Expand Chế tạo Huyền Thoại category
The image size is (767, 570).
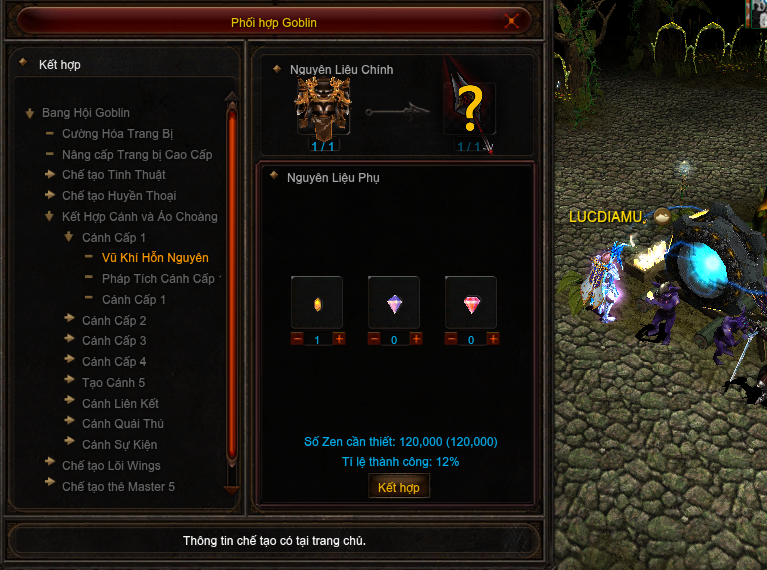tap(118, 196)
